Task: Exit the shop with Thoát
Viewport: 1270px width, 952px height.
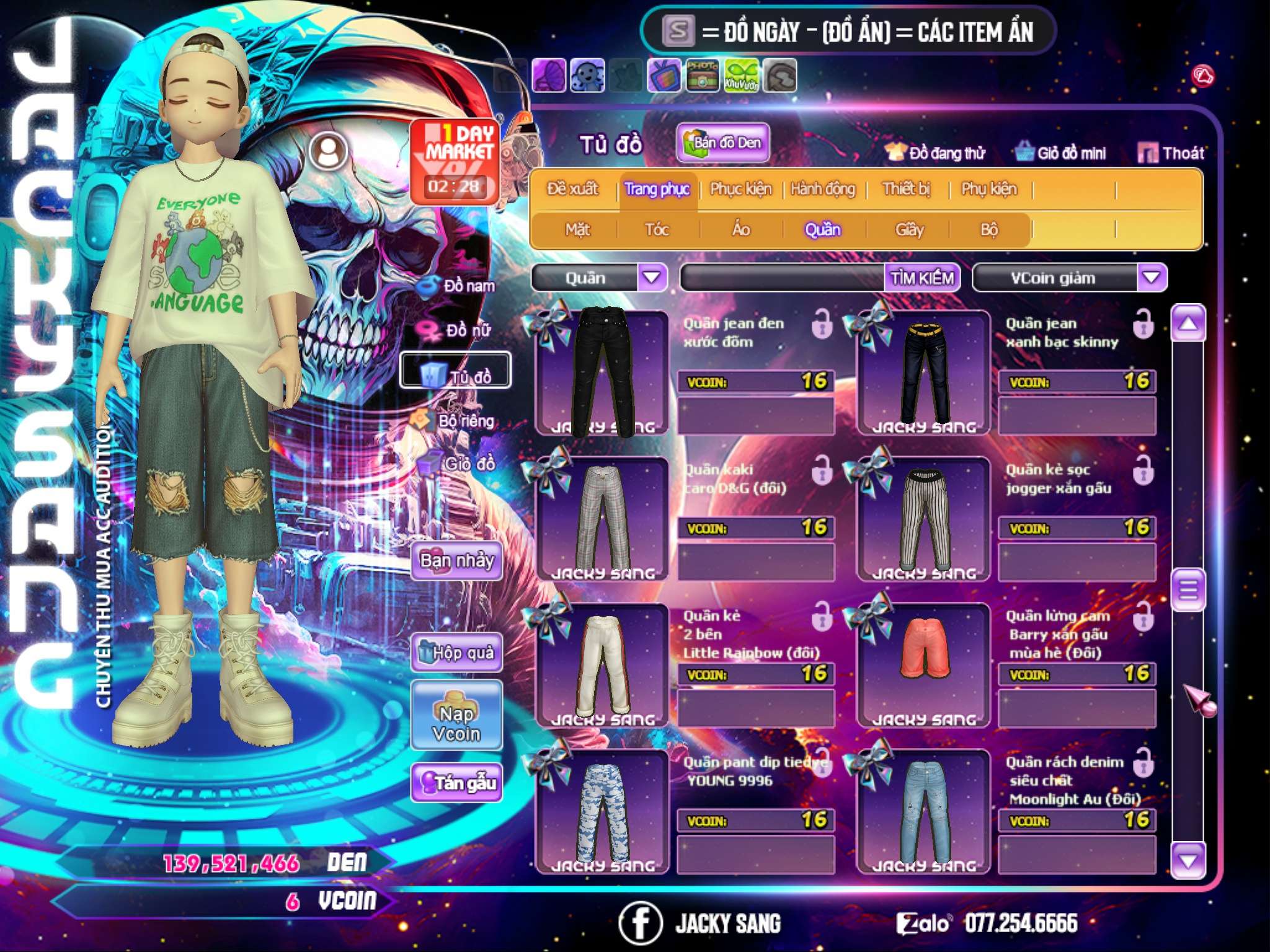Action: coord(1171,152)
